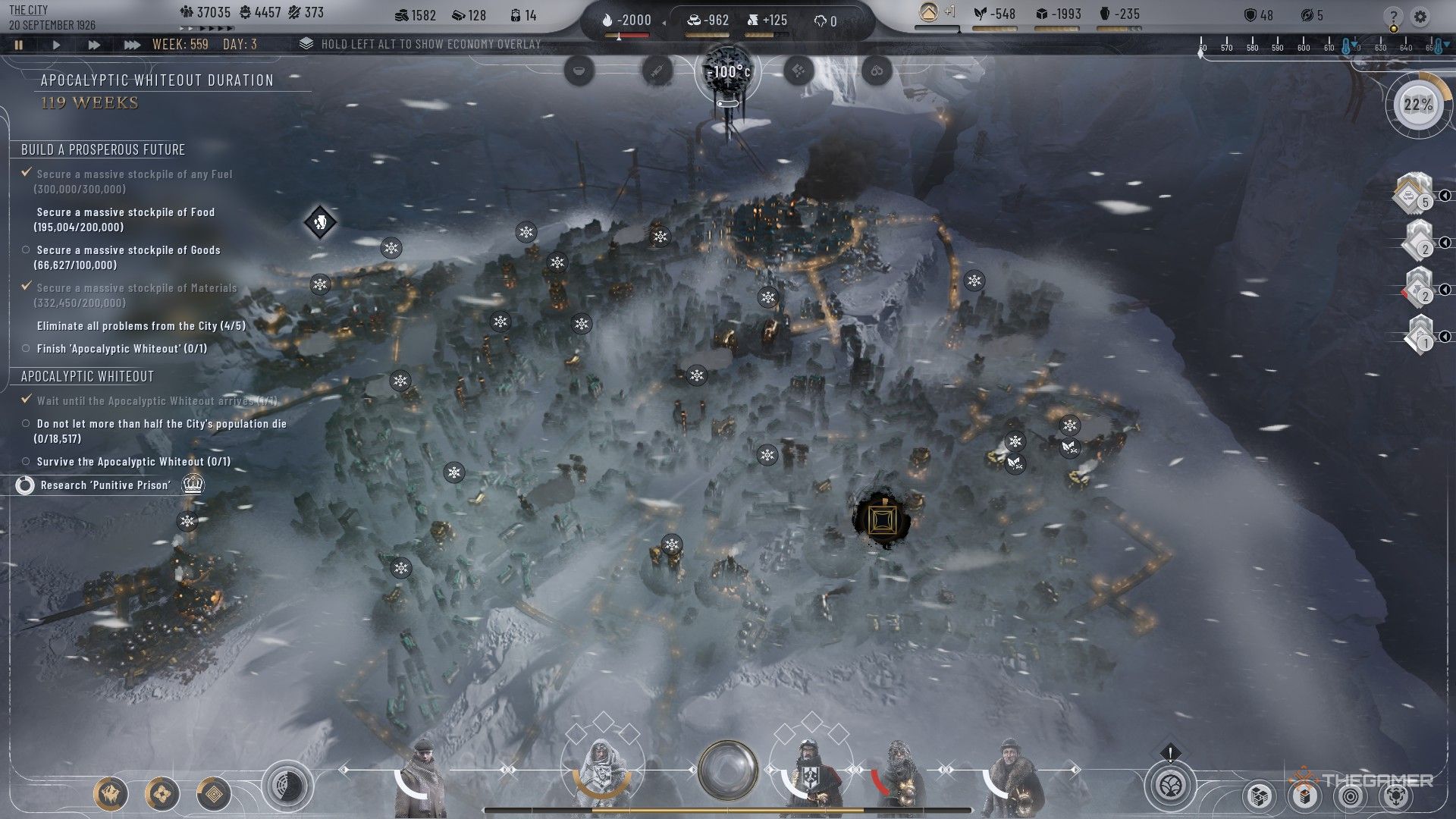
Task: Open the 22% frostland map circle
Action: tap(1417, 105)
